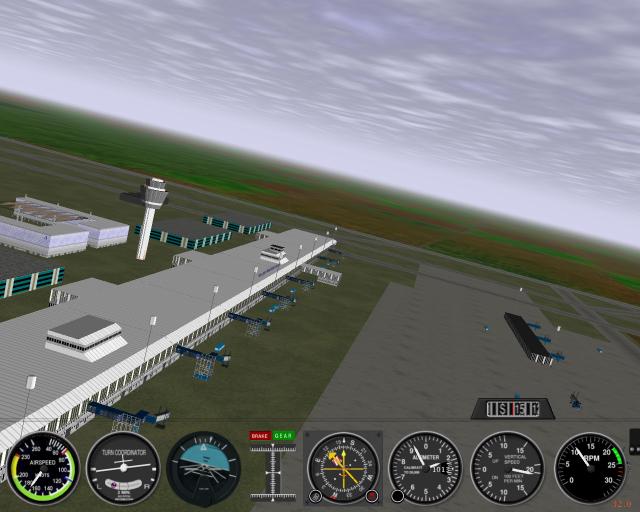The height and width of the screenshot is (512, 640).
Task: Select the turn coordinator instrument
Action: pyautogui.click(x=123, y=468)
